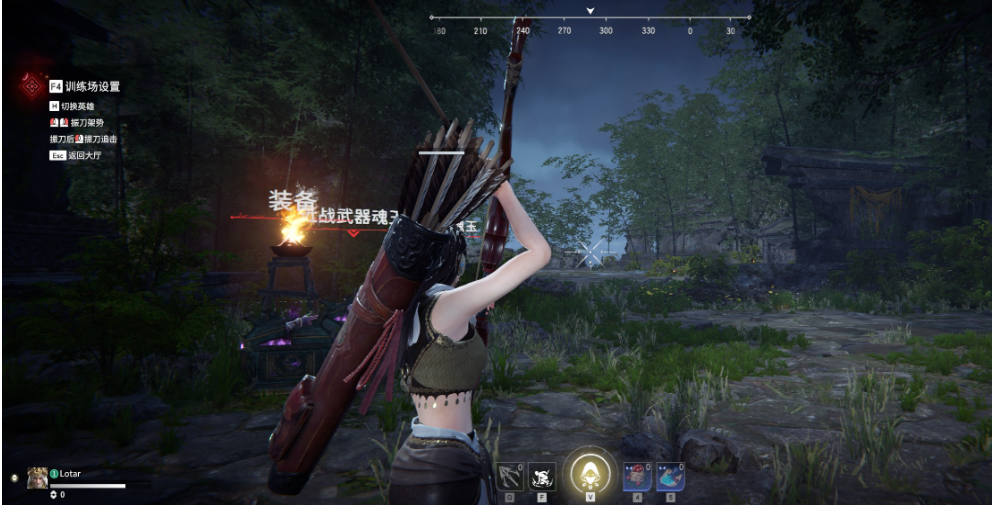
Task: Click Lotar's player portrait
Action: coord(38,477)
